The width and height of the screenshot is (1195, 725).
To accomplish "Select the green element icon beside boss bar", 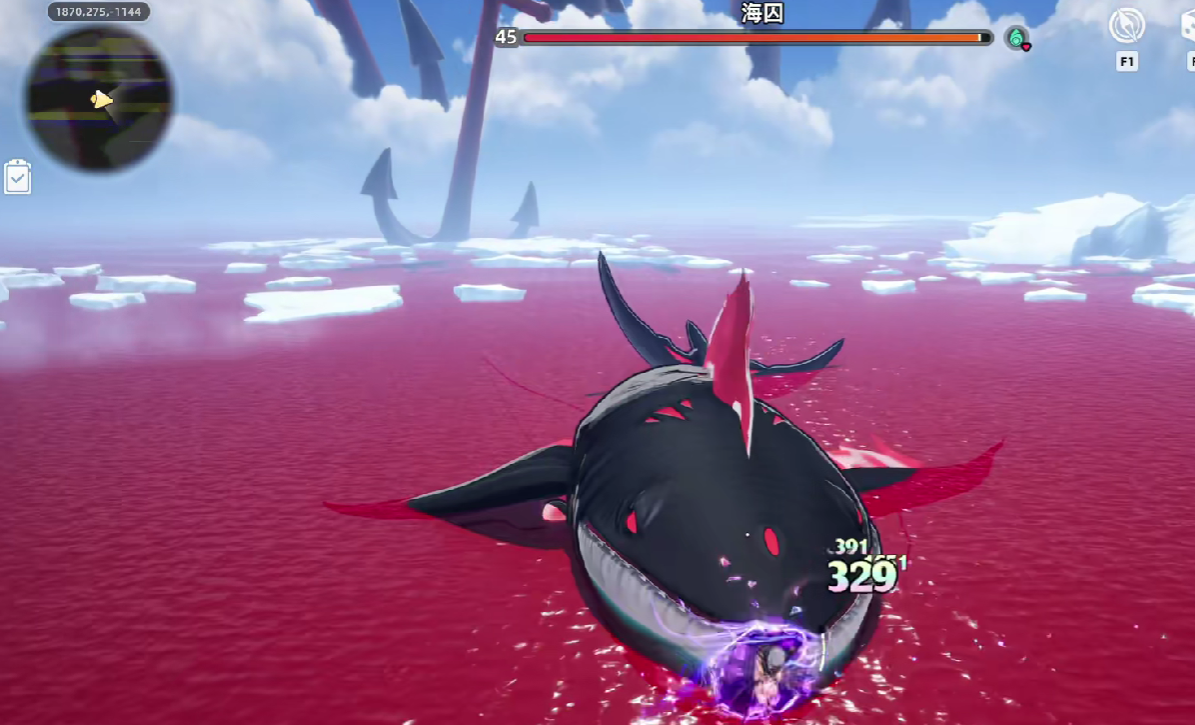I will point(1017,38).
